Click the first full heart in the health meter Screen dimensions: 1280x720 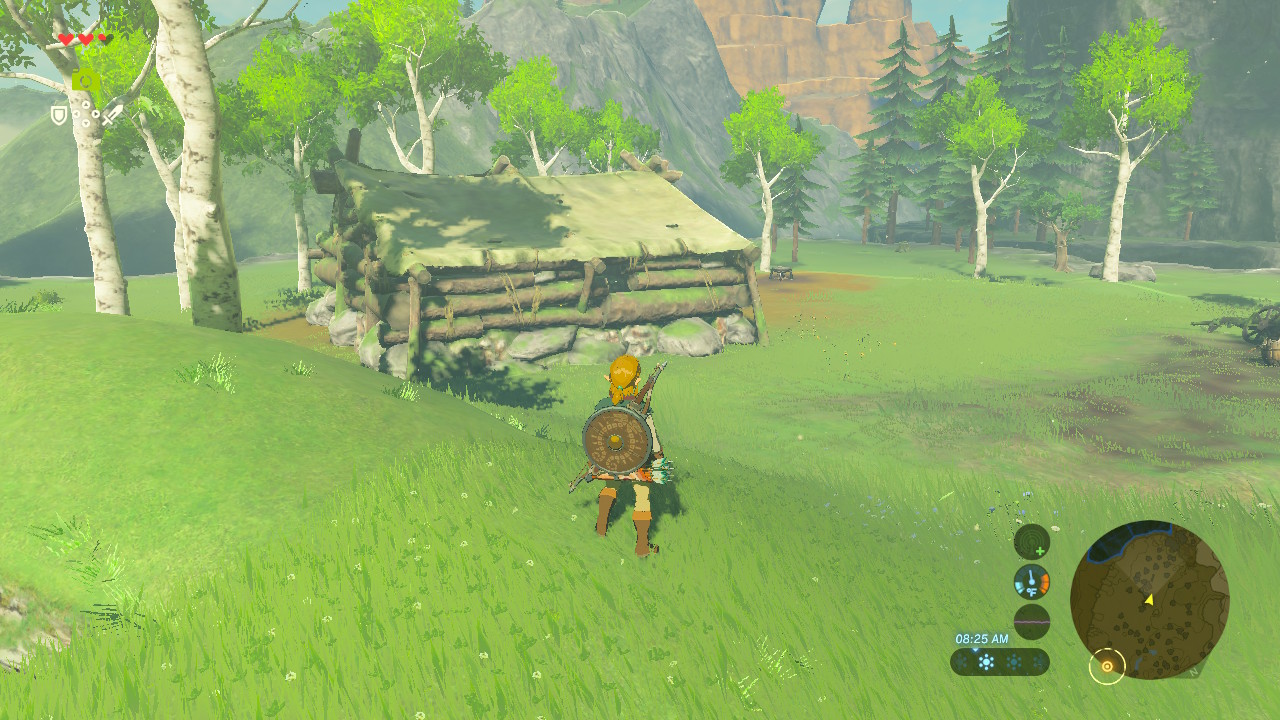coord(66,38)
